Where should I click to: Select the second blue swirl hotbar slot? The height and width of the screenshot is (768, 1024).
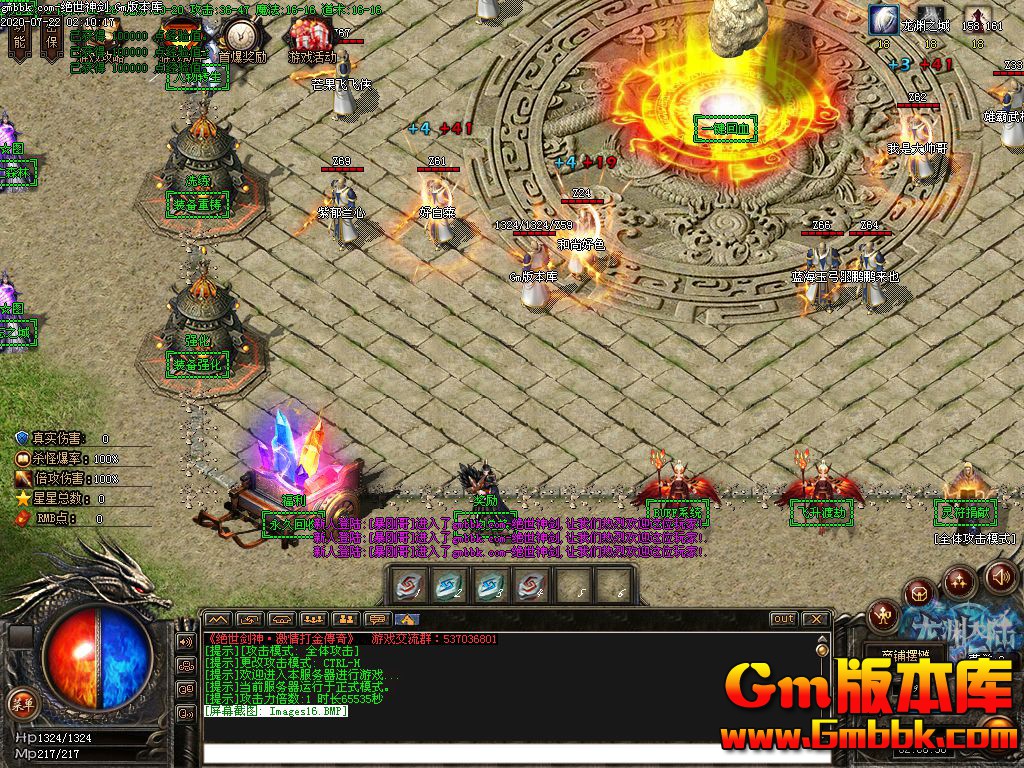pyautogui.click(x=450, y=587)
